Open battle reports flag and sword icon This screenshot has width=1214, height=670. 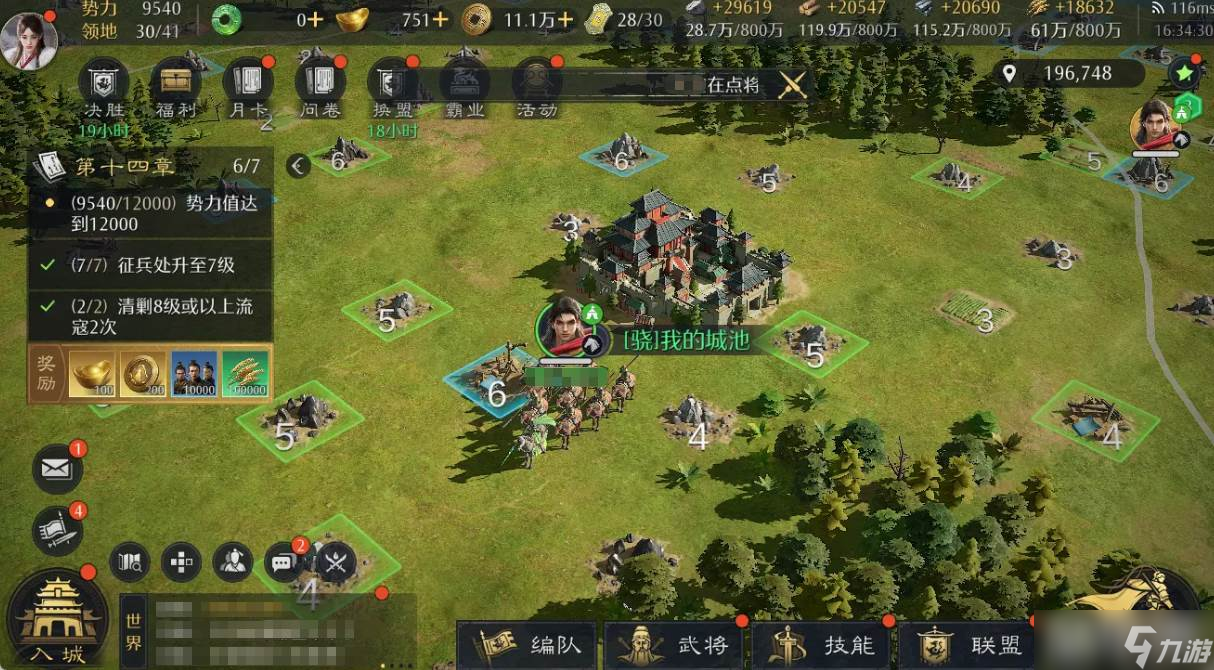pyautogui.click(x=57, y=530)
